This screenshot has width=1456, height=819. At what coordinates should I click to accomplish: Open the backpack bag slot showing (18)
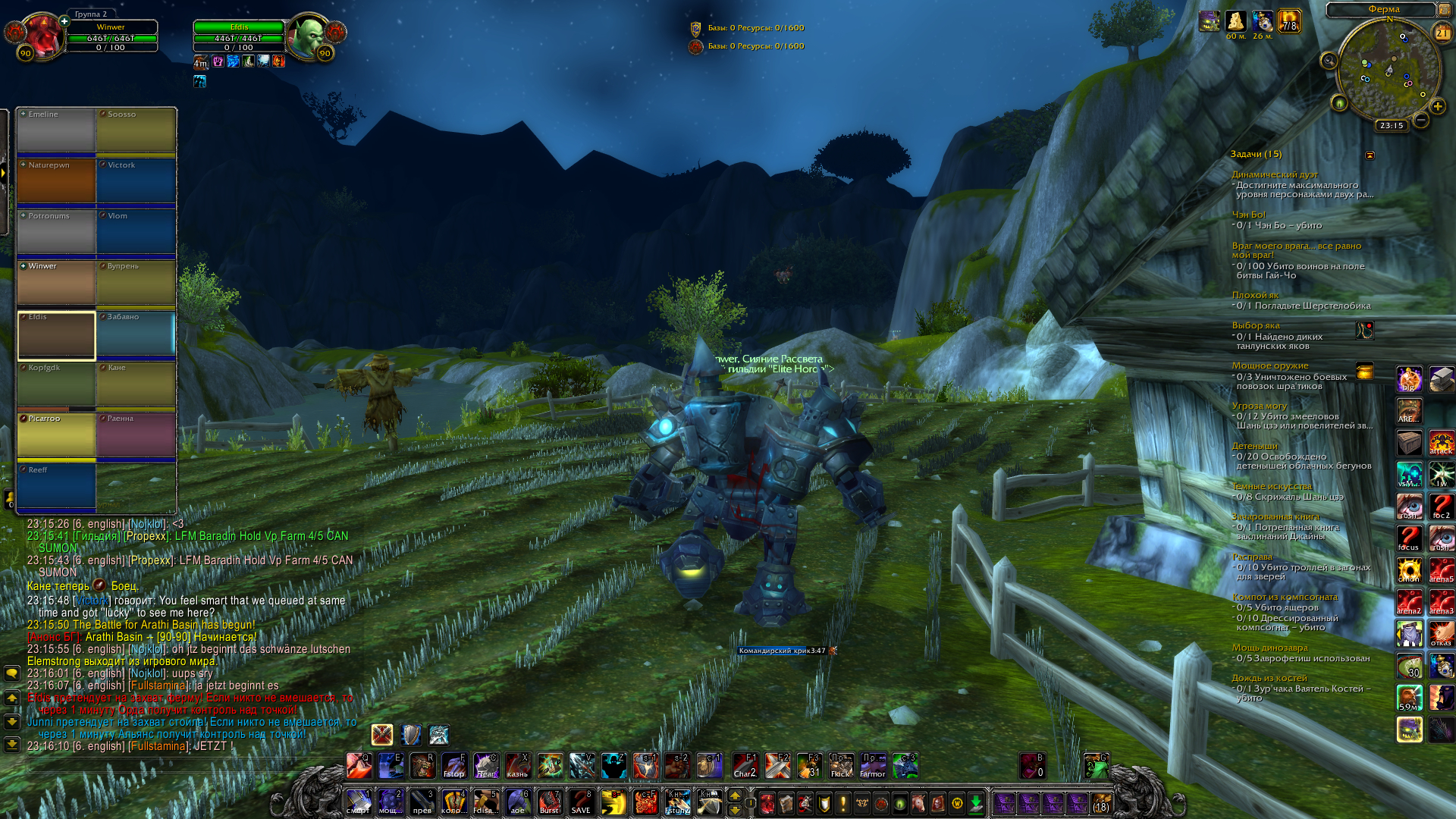click(x=1101, y=803)
